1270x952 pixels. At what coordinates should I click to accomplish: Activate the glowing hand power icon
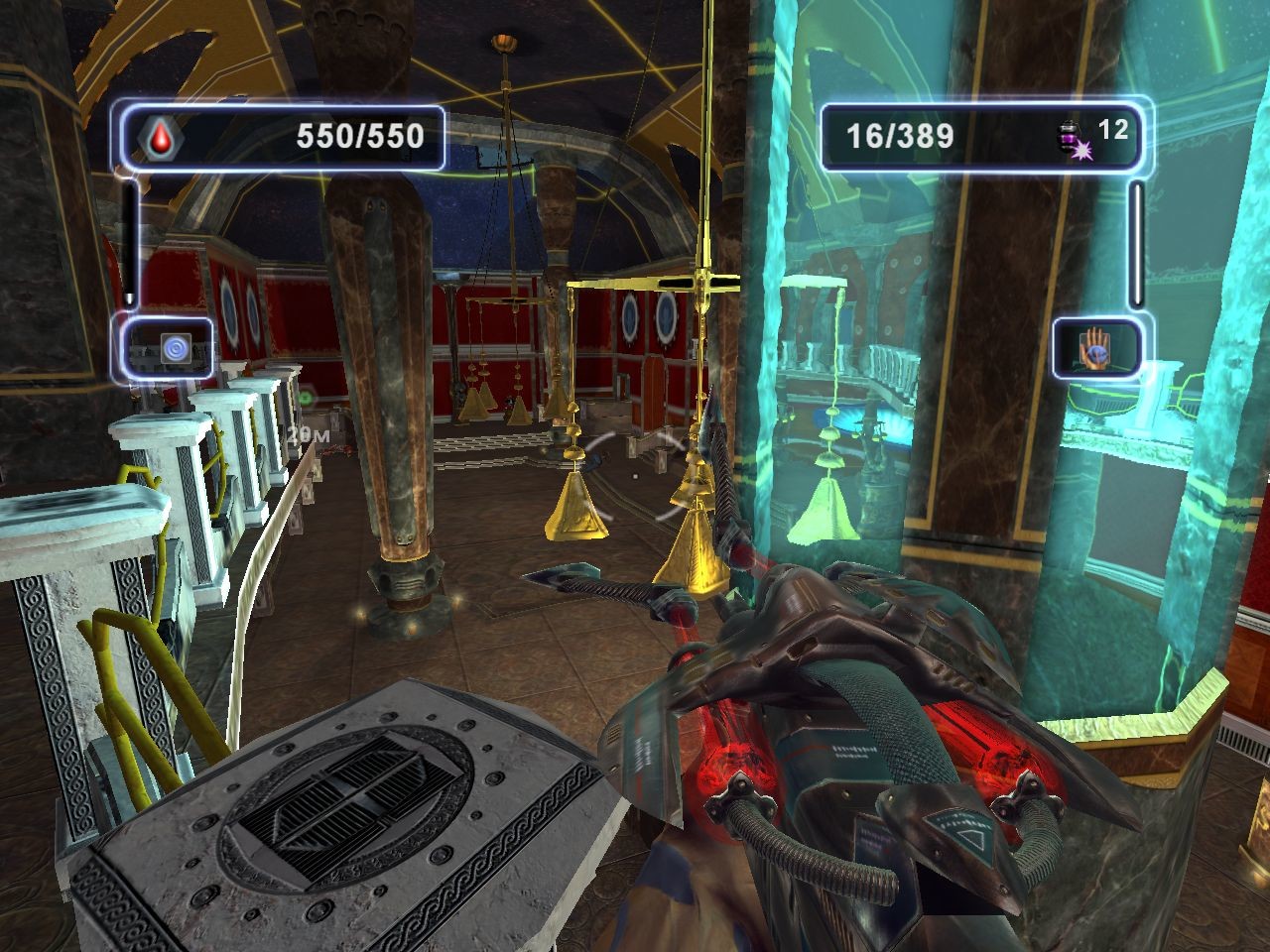[x=1094, y=347]
